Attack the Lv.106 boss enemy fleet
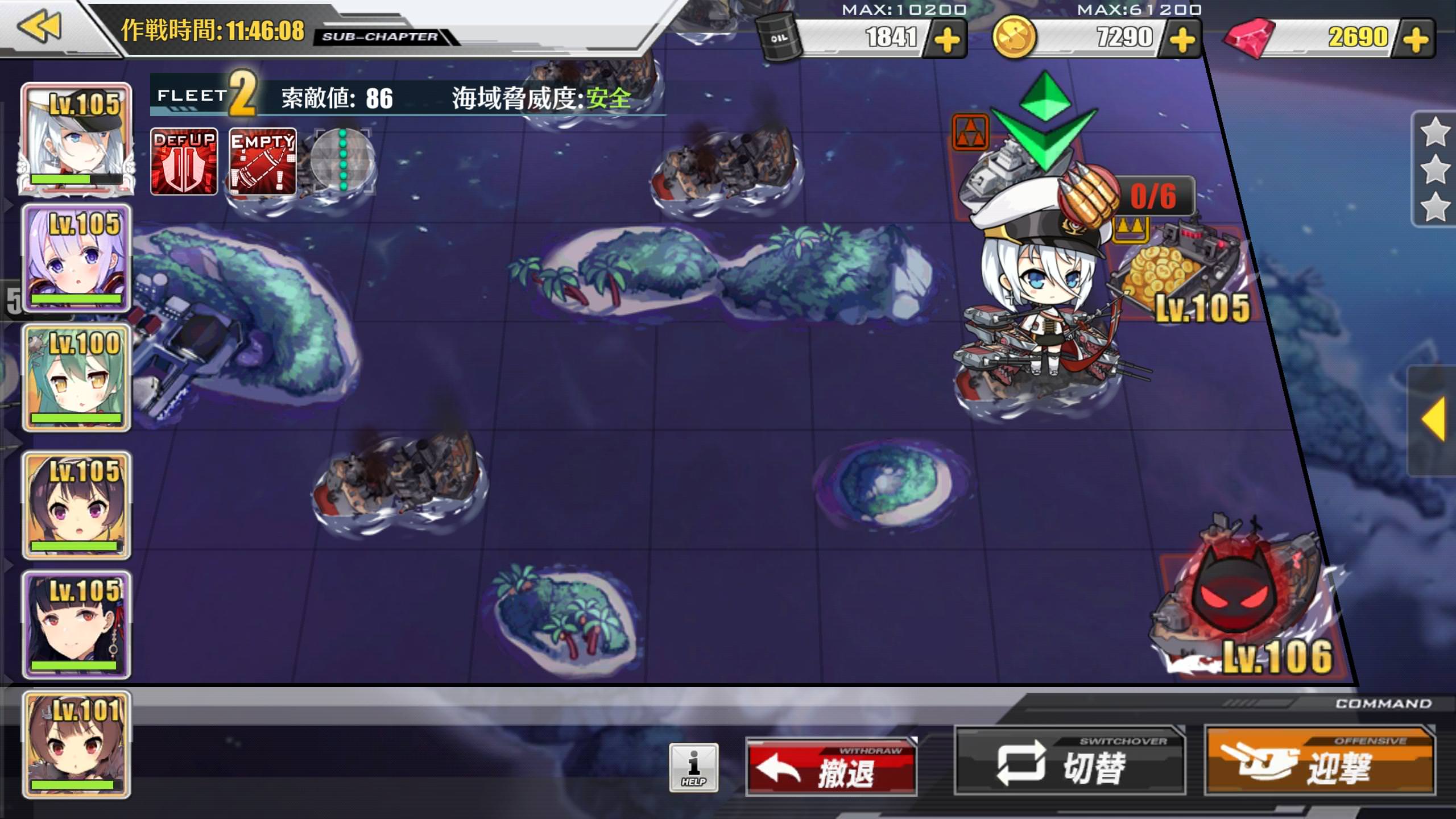Viewport: 1456px width, 819px height. pyautogui.click(x=1240, y=609)
